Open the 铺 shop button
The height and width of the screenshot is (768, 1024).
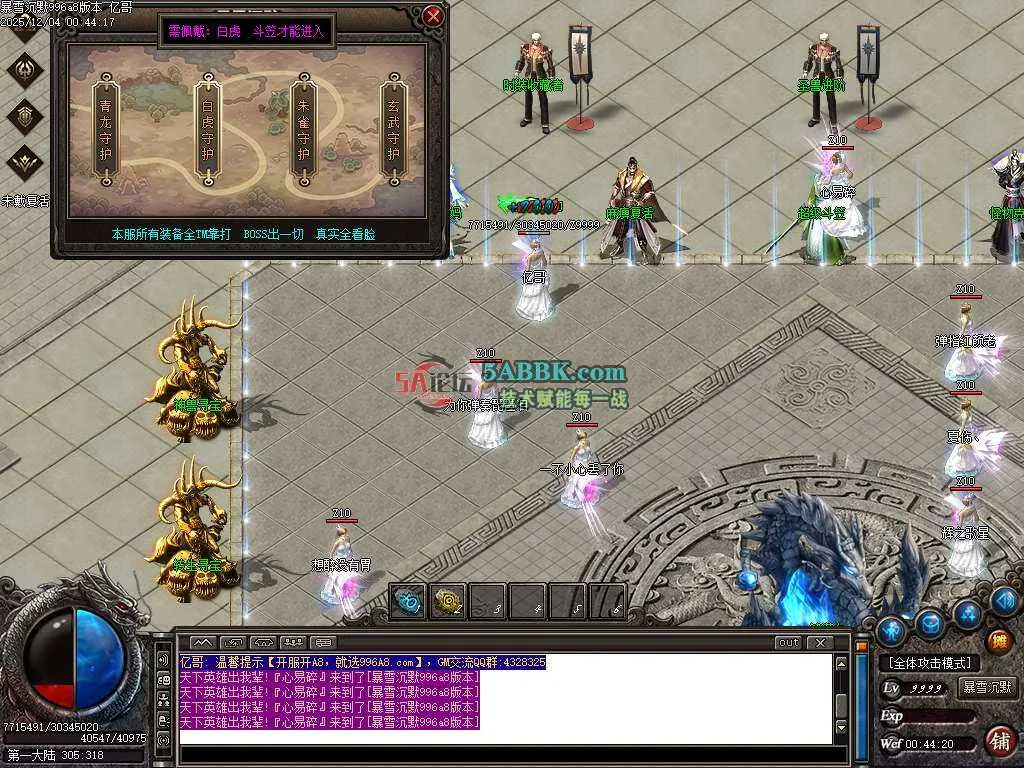tap(999, 741)
